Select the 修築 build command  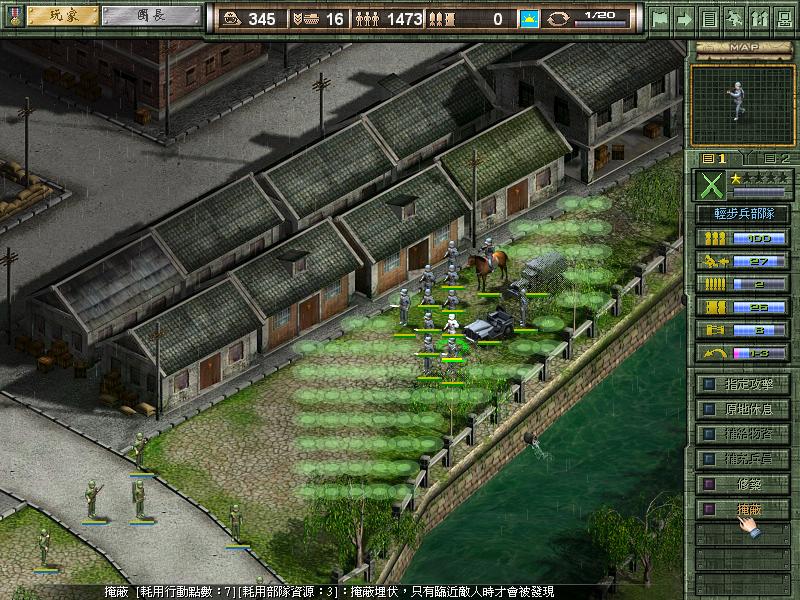pos(743,484)
